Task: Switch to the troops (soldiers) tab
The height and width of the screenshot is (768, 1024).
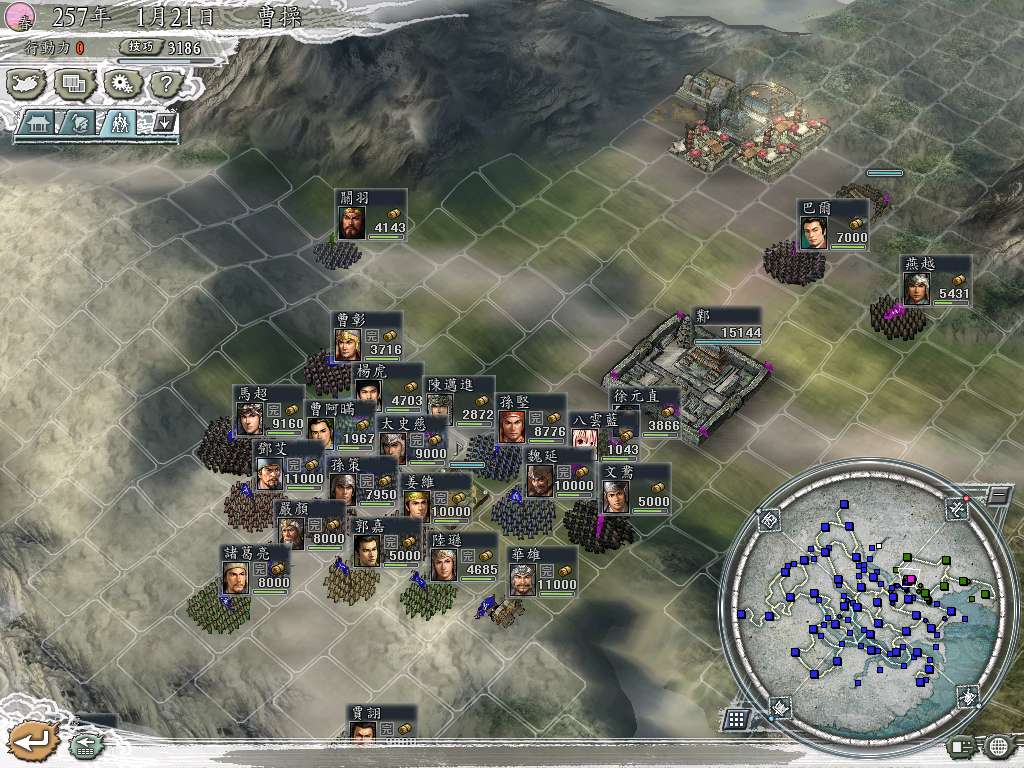Action: click(120, 123)
